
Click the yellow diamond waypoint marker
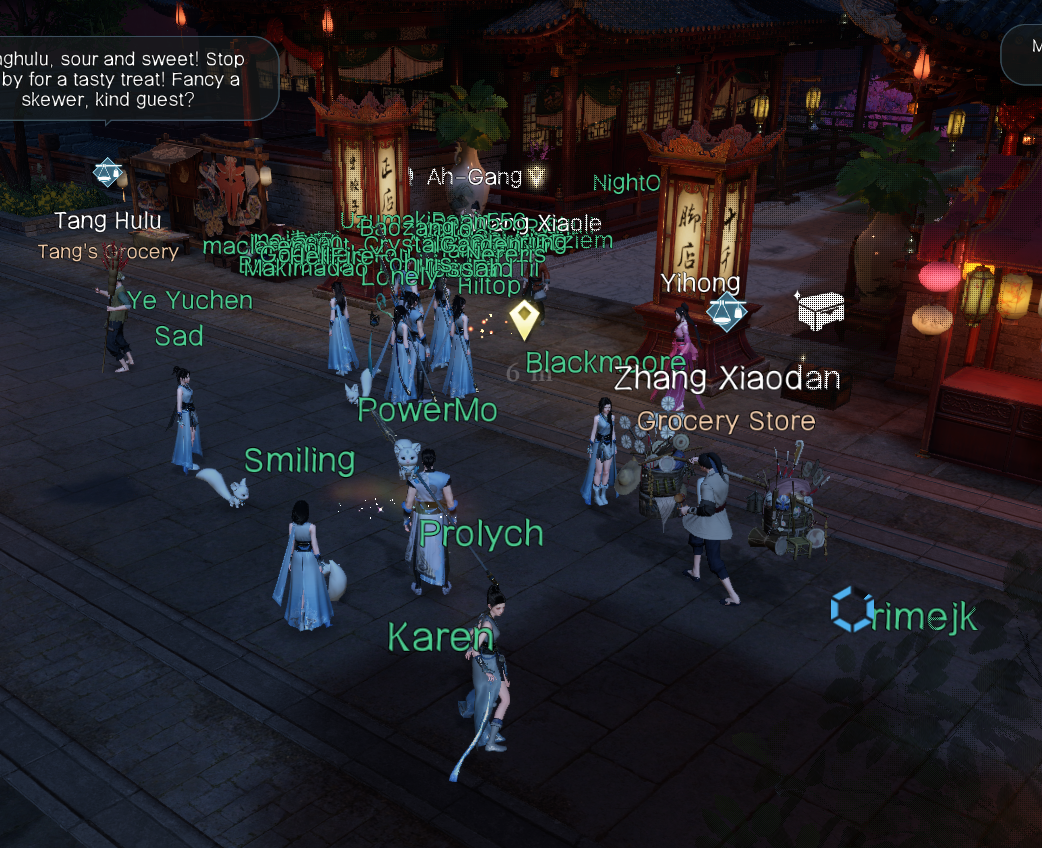coord(524,320)
